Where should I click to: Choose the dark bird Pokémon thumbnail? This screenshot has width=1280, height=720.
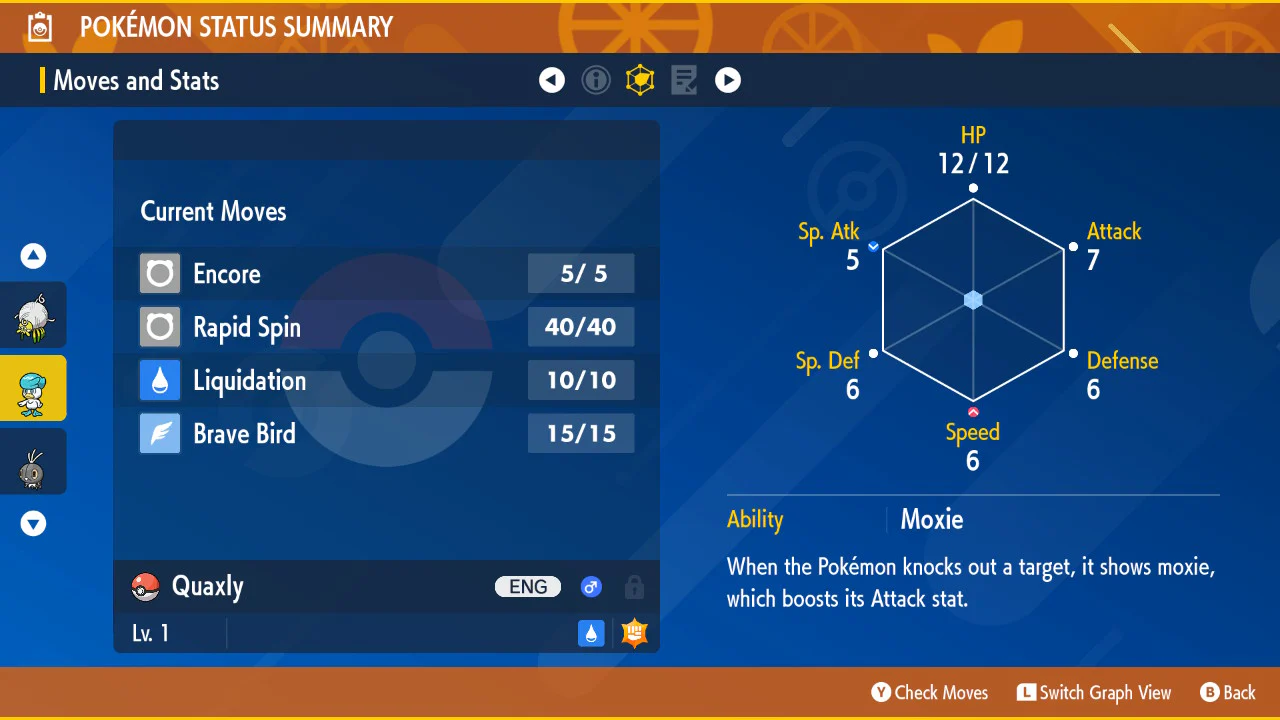tap(33, 462)
